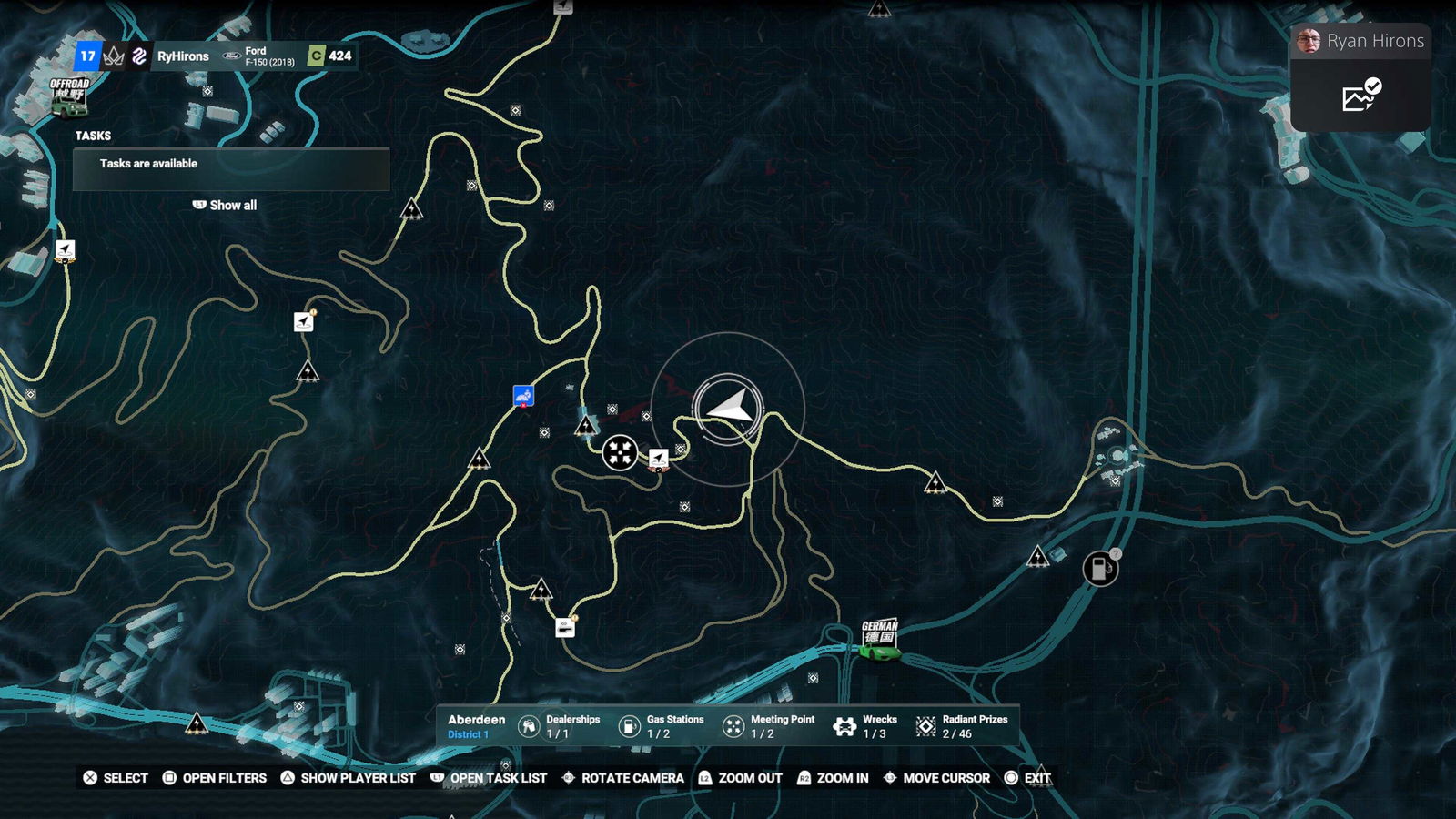
Task: Select the meeting point arrows marker
Action: (620, 451)
